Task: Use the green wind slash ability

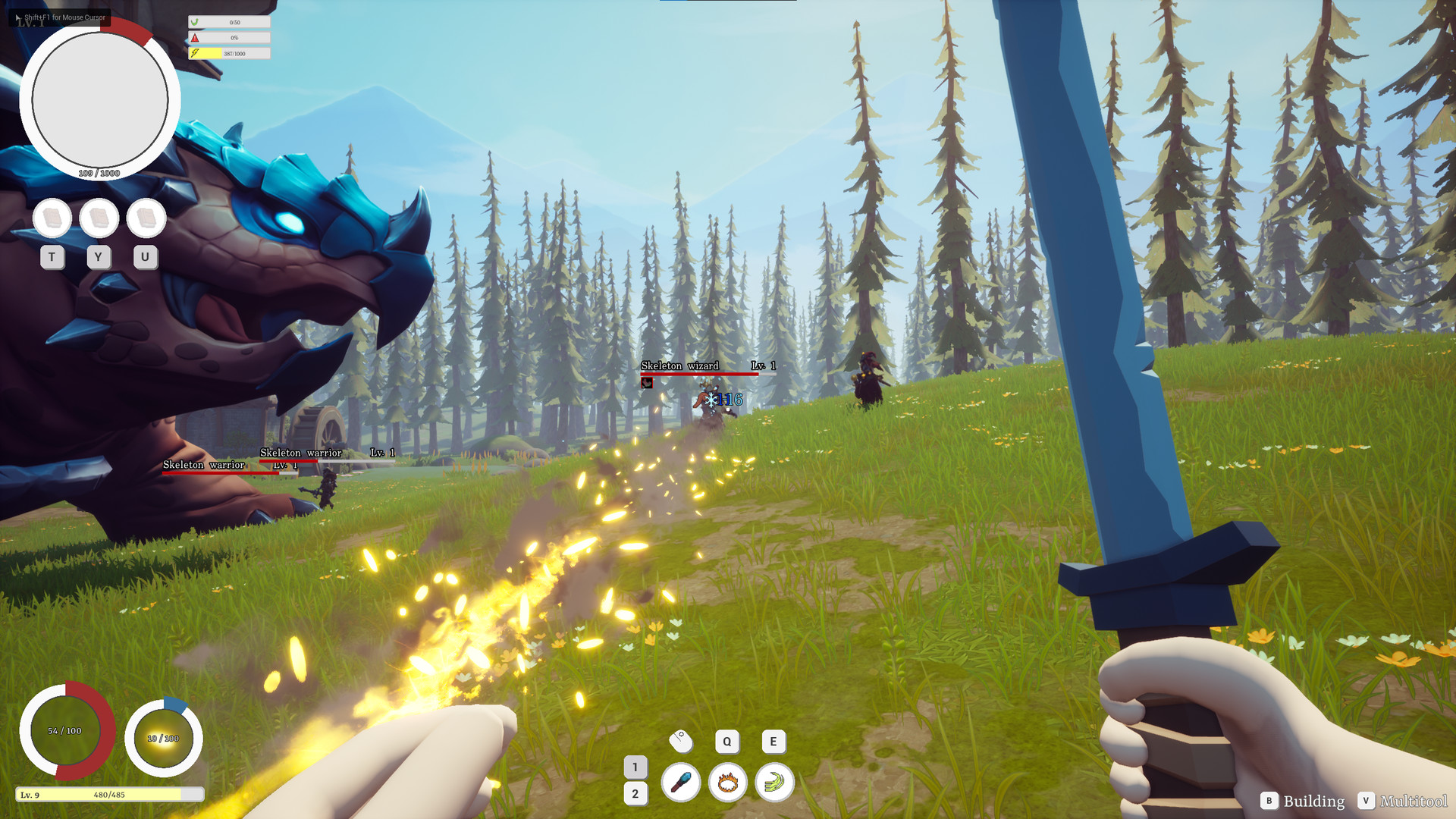Action: click(774, 782)
